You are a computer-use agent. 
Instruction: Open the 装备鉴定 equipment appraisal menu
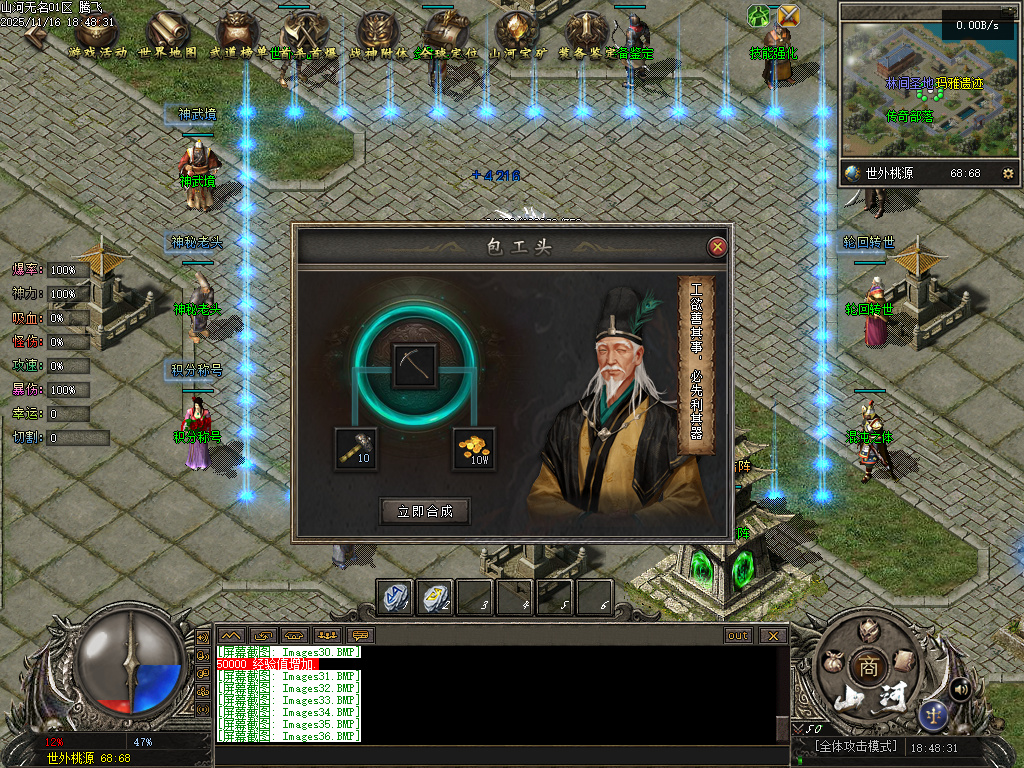[x=588, y=33]
